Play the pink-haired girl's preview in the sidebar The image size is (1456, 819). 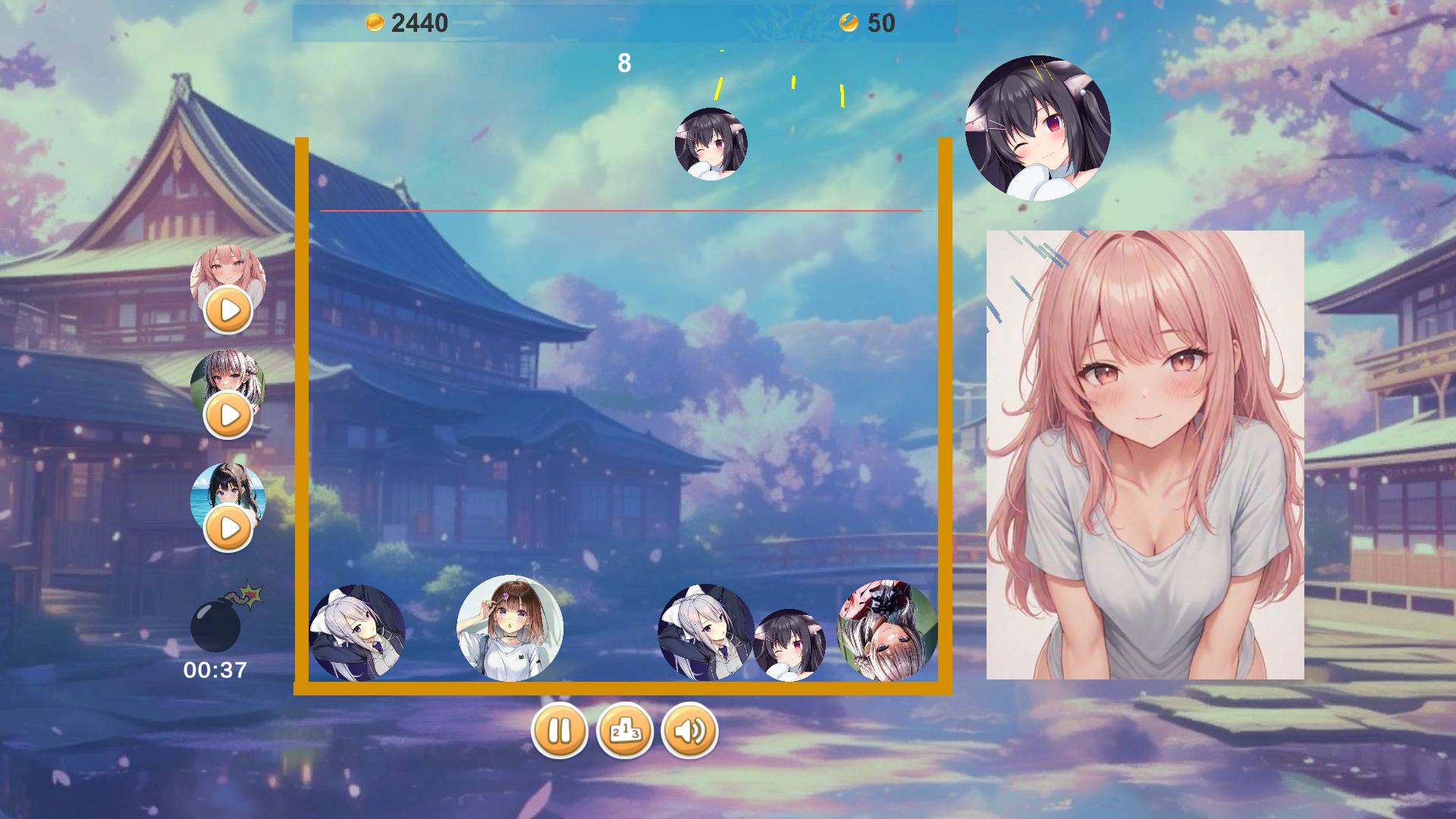tap(227, 309)
